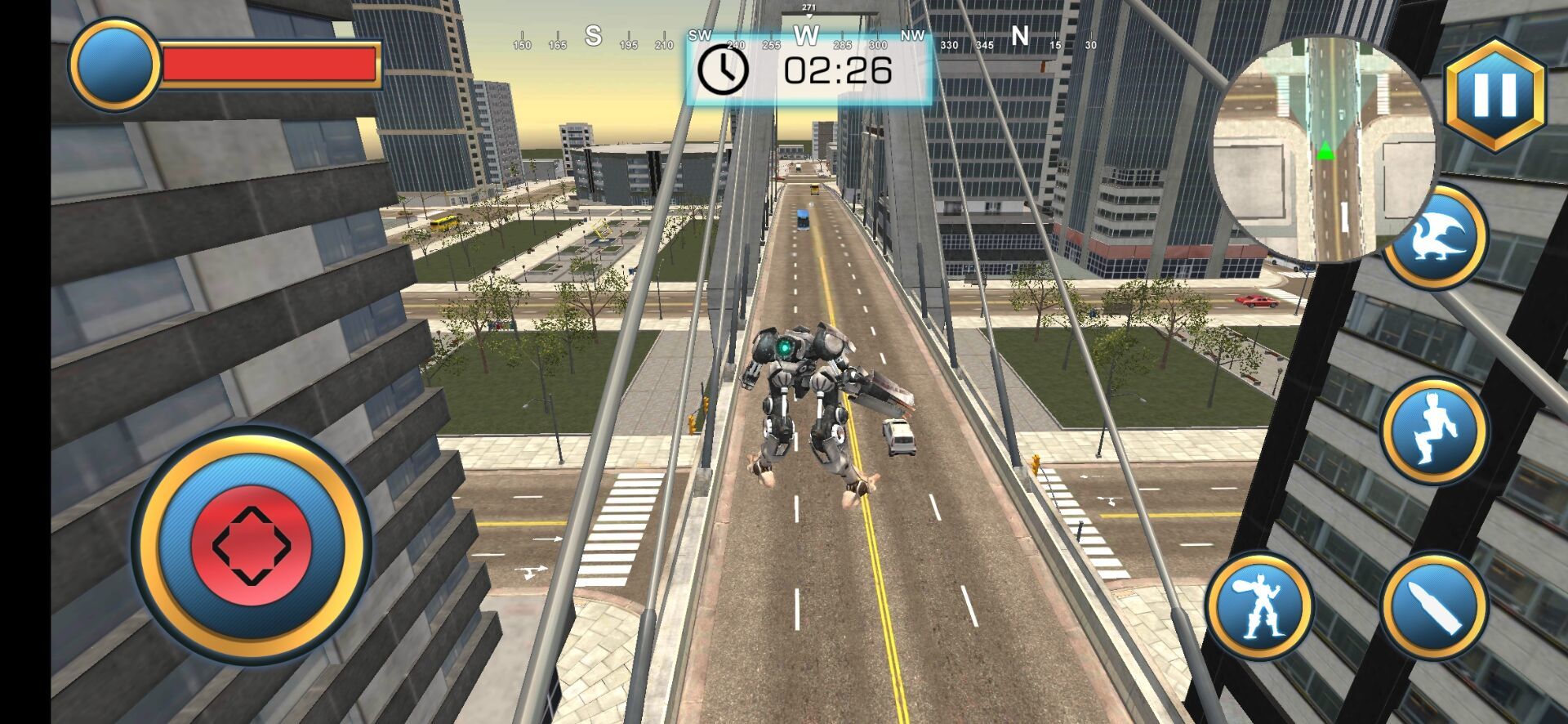Pause the game with the hexagon button
1568x724 pixels.
coord(1495,95)
